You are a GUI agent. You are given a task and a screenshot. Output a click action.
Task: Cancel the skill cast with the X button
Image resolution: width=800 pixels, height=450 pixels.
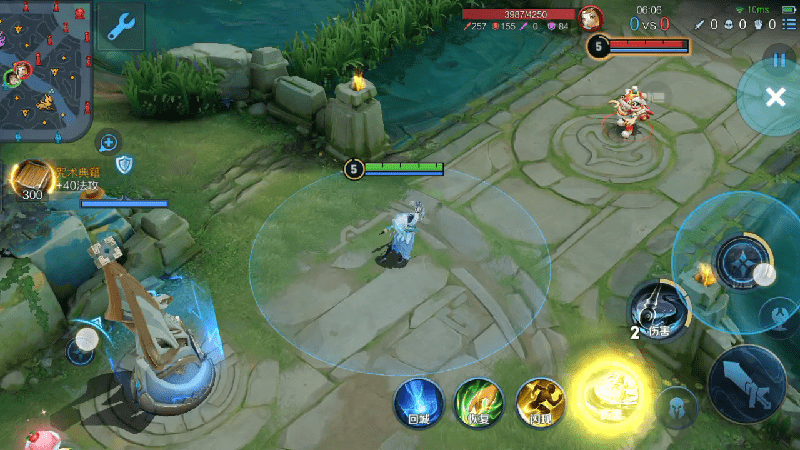[x=774, y=96]
